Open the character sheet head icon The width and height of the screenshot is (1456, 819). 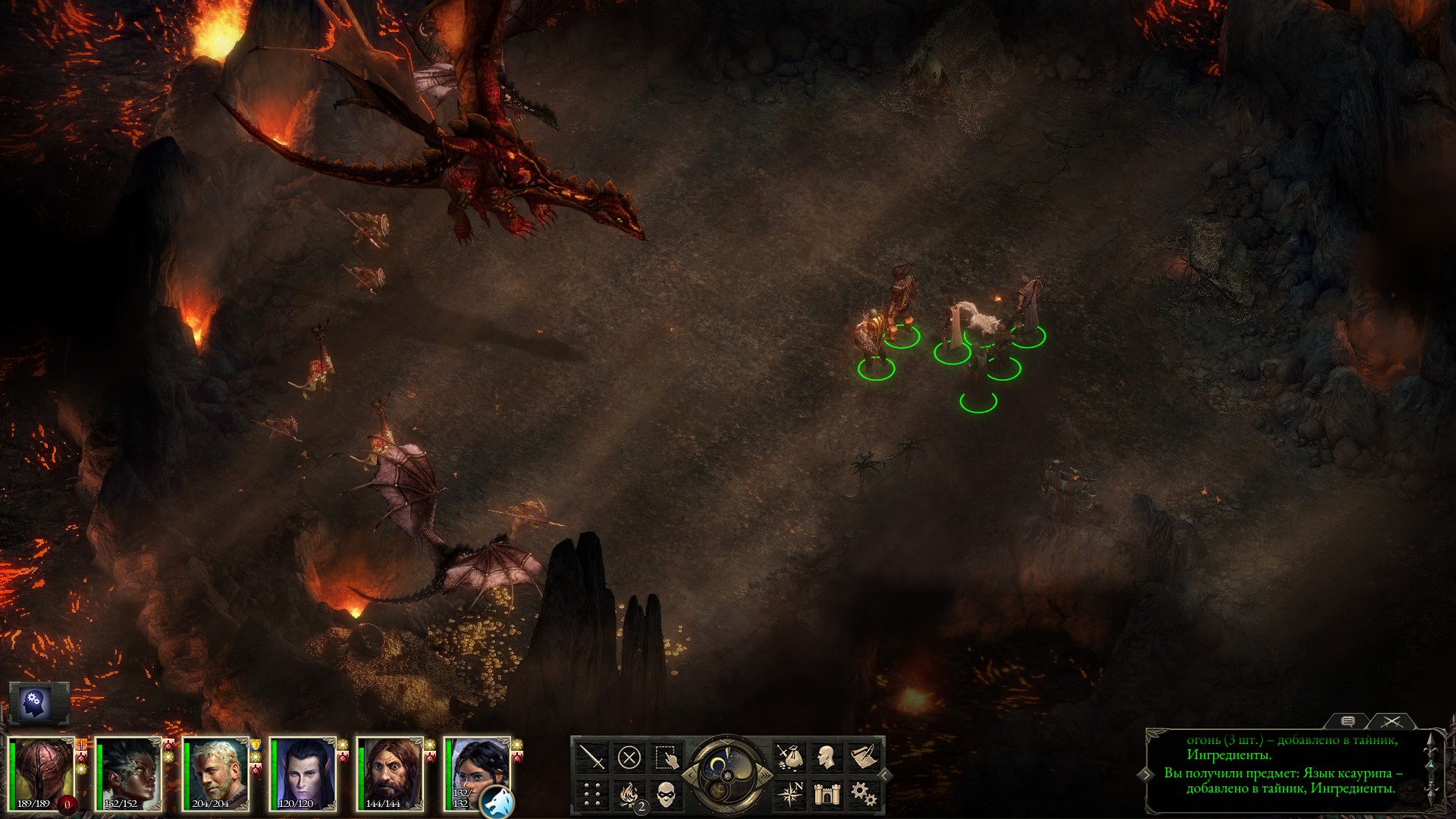pyautogui.click(x=826, y=757)
